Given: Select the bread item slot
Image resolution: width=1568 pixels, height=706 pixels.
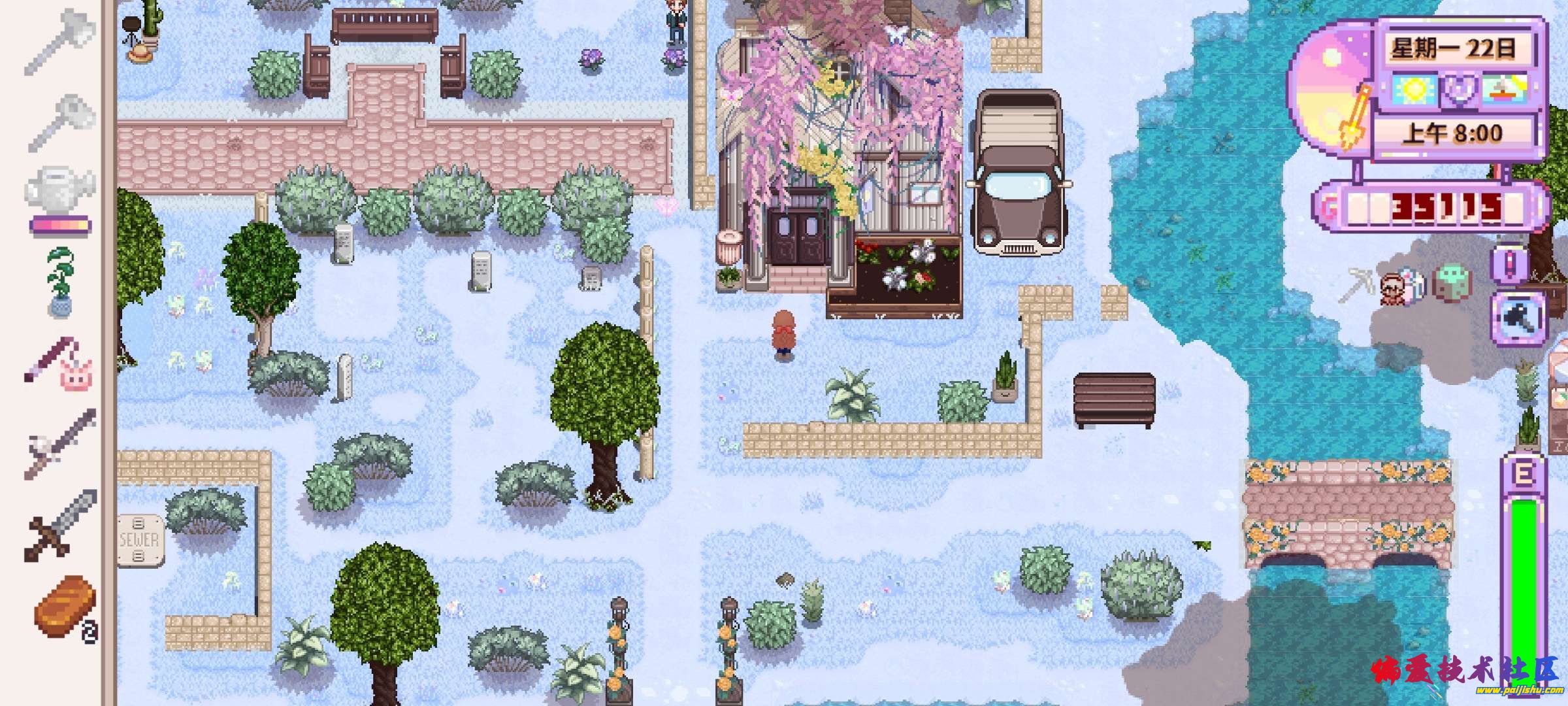Looking at the screenshot, I should (x=64, y=606).
